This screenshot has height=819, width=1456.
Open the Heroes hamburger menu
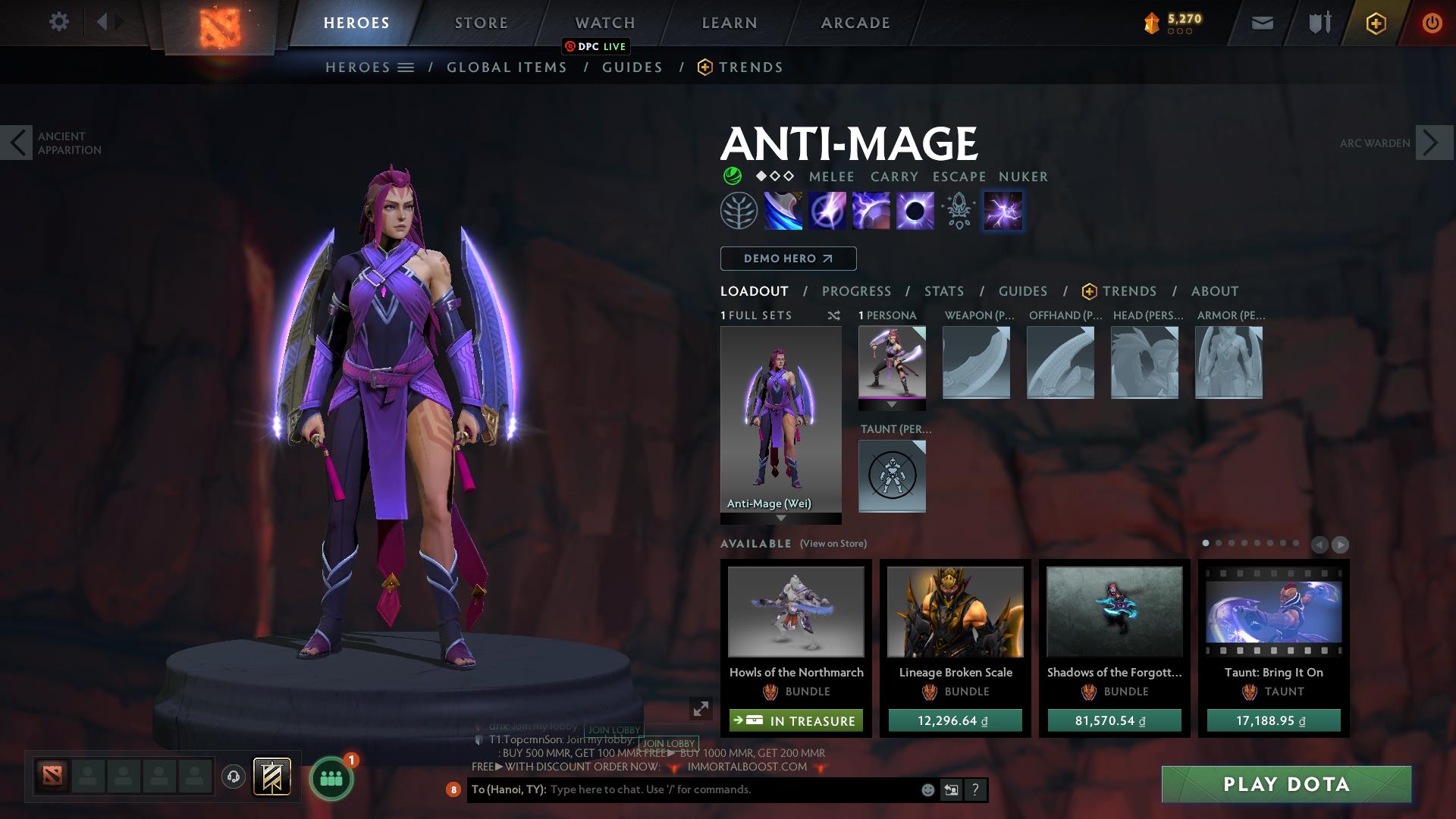point(404,67)
